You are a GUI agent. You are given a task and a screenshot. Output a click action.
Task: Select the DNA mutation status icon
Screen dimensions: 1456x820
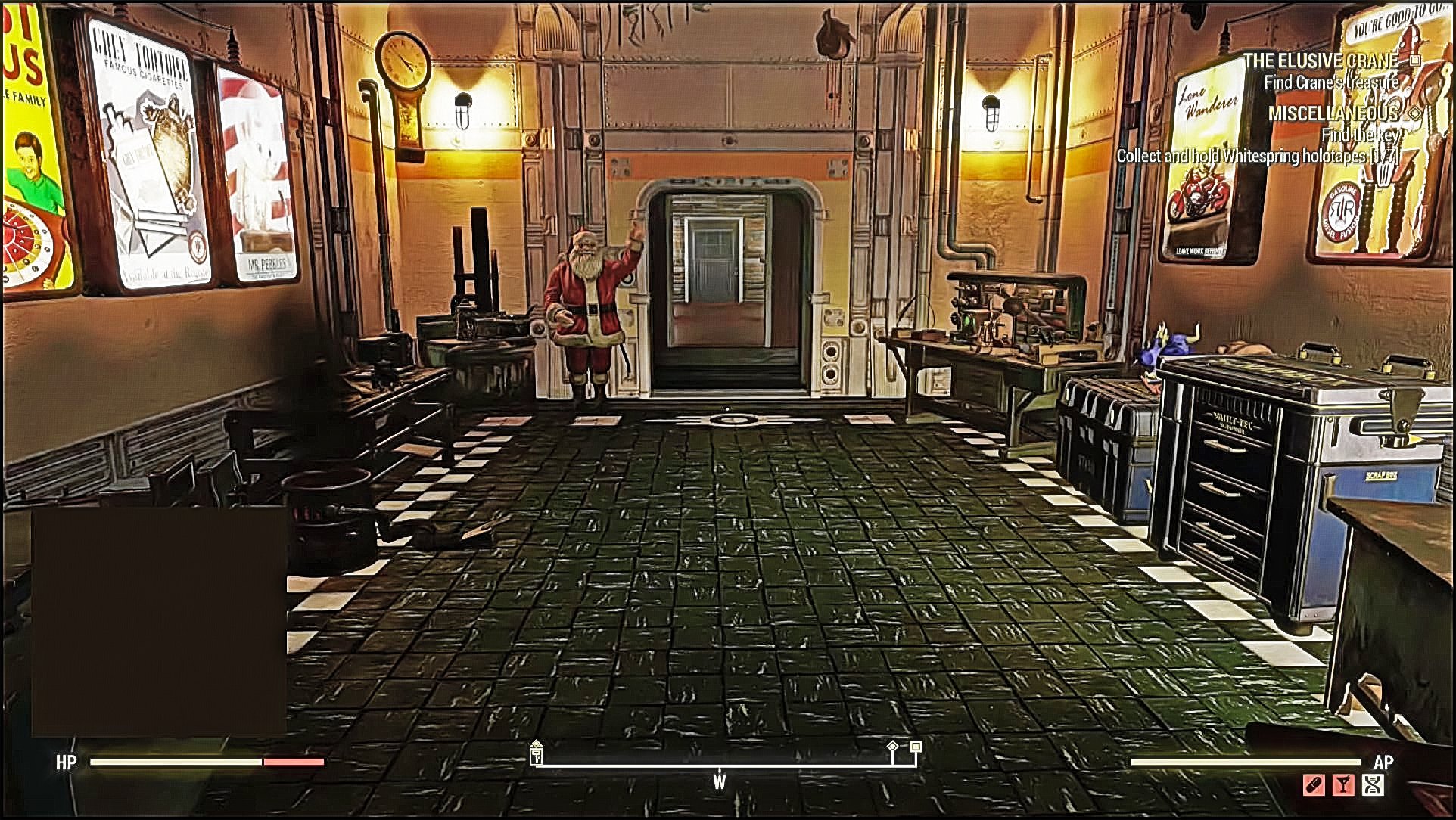pos(1373,785)
